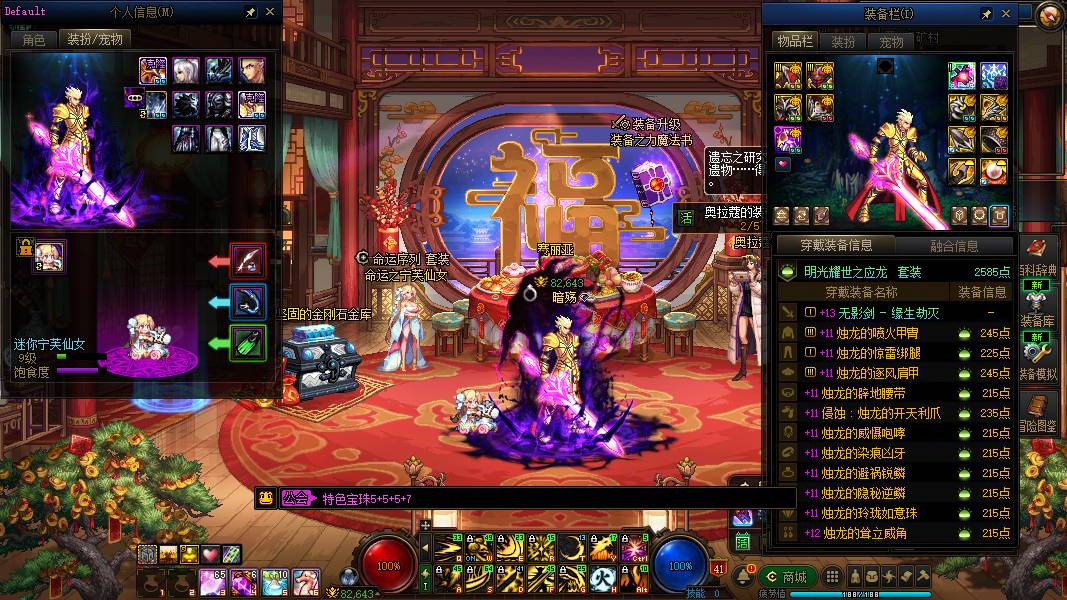The height and width of the screenshot is (600, 1067).
Task: Switch to the 宠物 pet tab in equipment window
Action: 891,42
